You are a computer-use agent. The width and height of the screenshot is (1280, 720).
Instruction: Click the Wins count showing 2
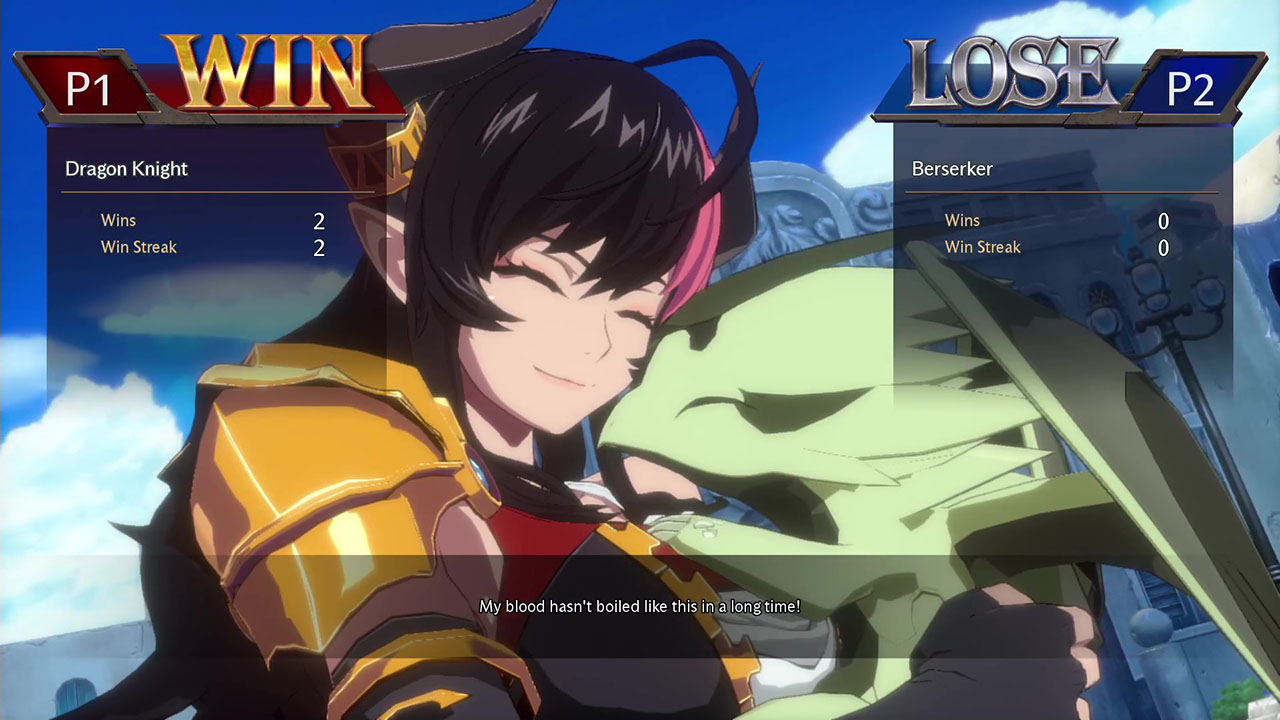pos(318,220)
